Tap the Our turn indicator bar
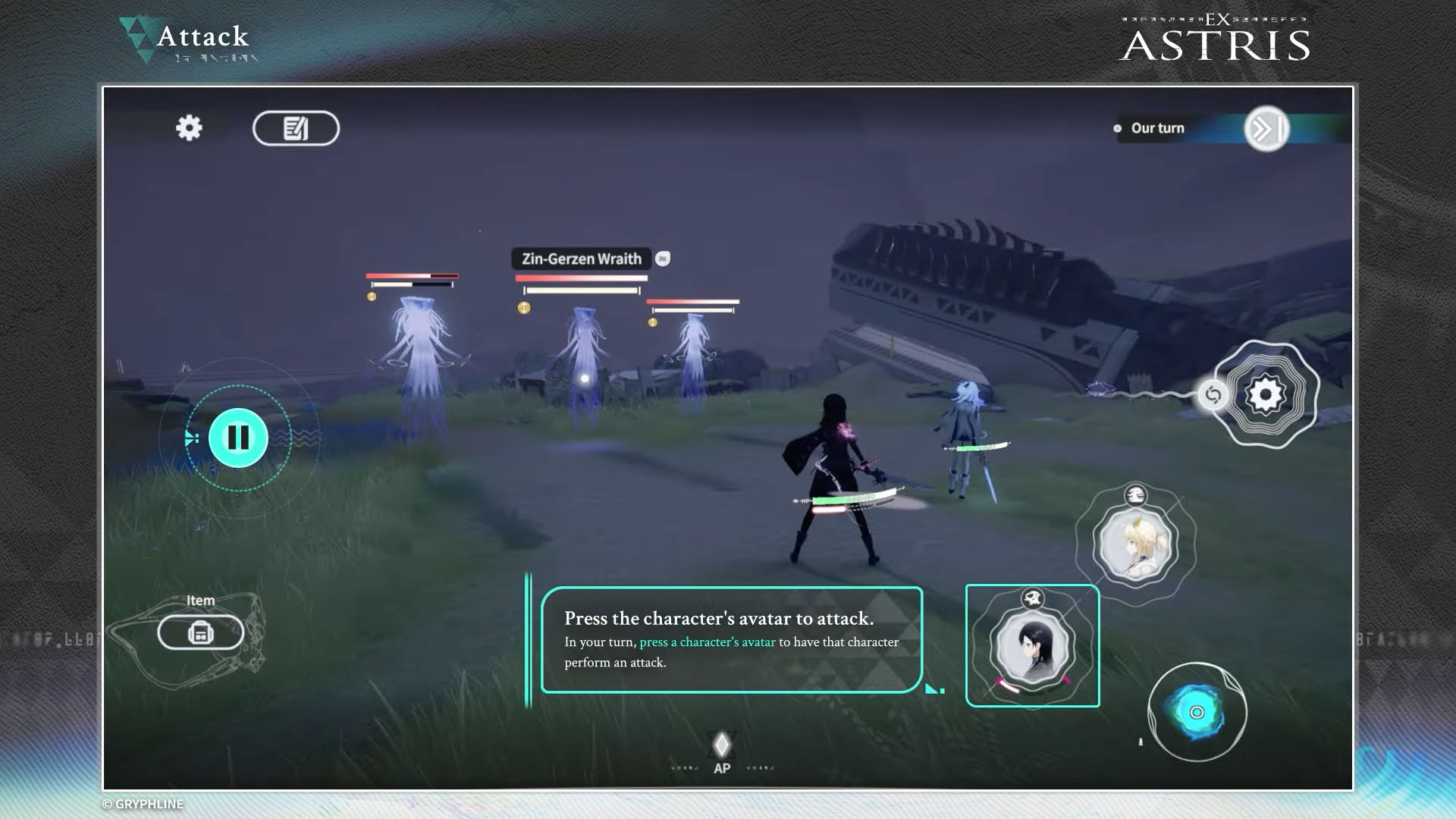Screen dimensions: 1456x819 1156,128
